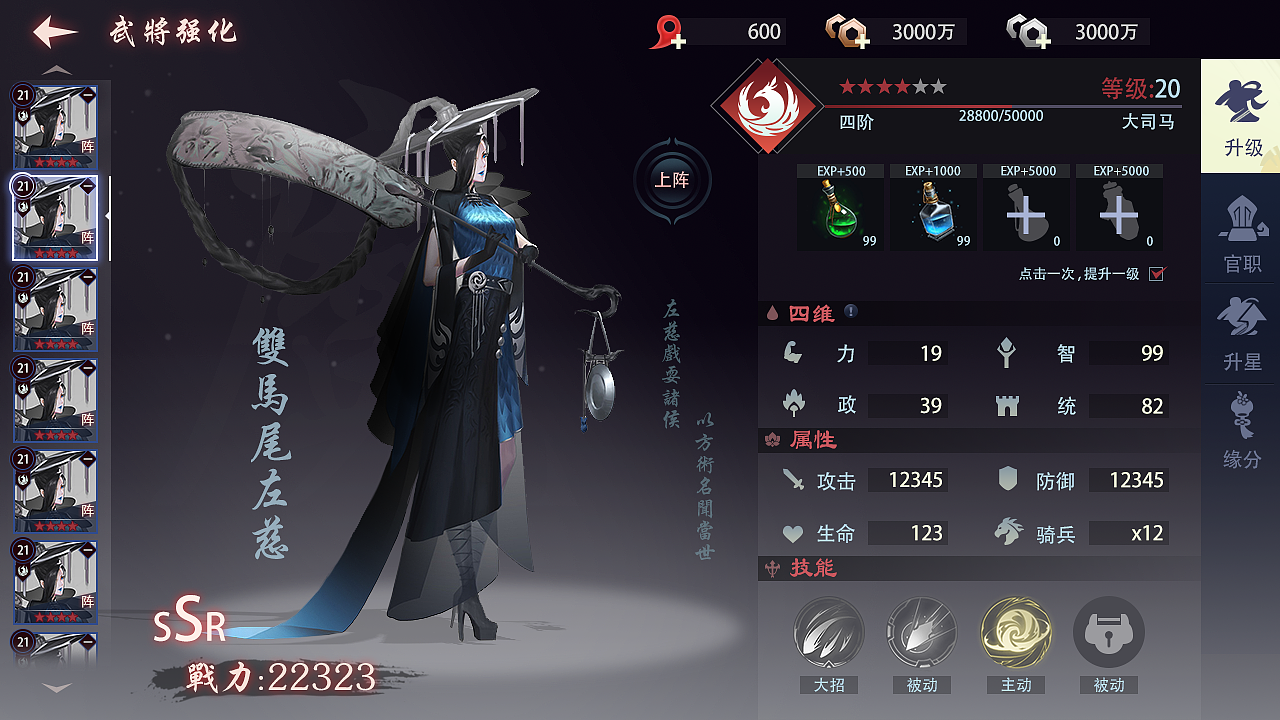Click the empty EXP+5000 potion slot
Screen dimensions: 1280x720
[1026, 212]
